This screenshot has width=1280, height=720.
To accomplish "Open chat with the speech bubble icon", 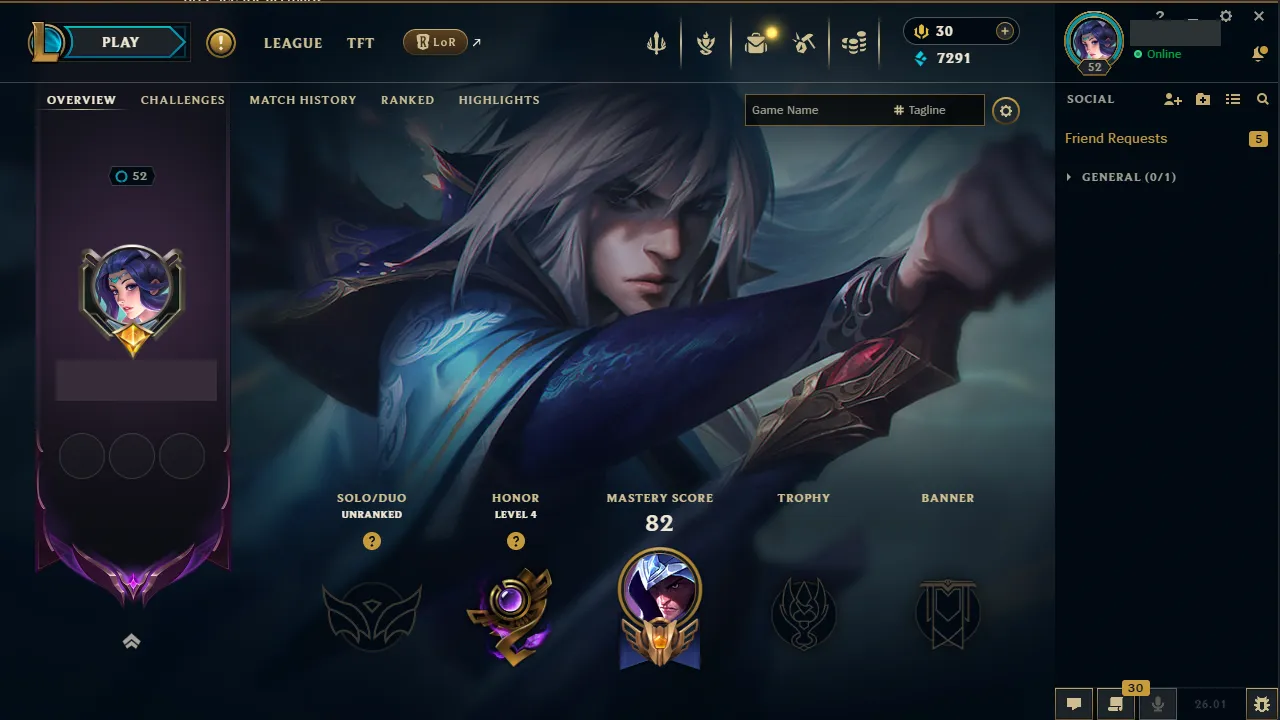I will click(x=1073, y=703).
